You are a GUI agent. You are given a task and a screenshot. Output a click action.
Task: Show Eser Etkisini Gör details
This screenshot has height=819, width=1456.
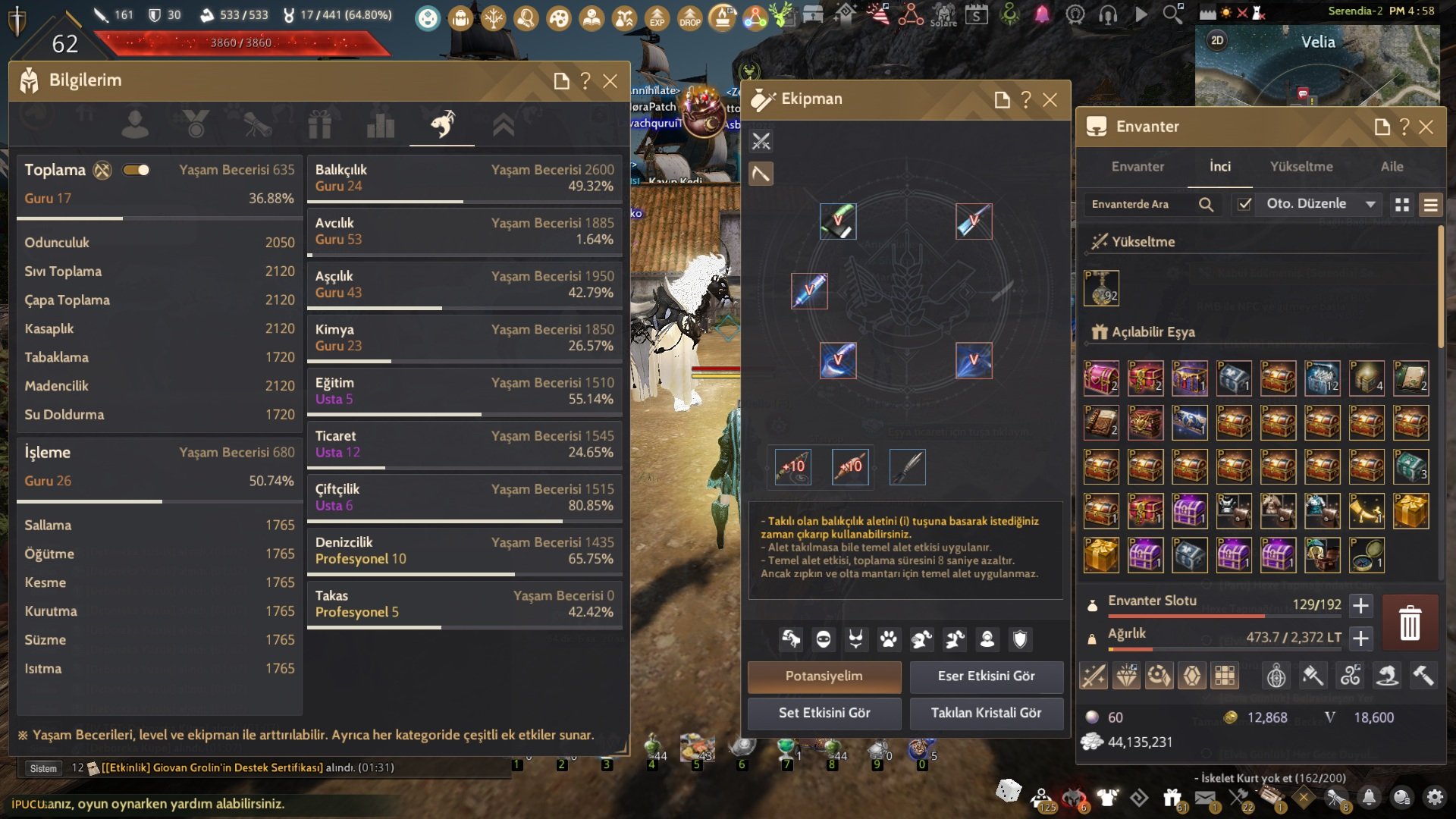coord(986,676)
